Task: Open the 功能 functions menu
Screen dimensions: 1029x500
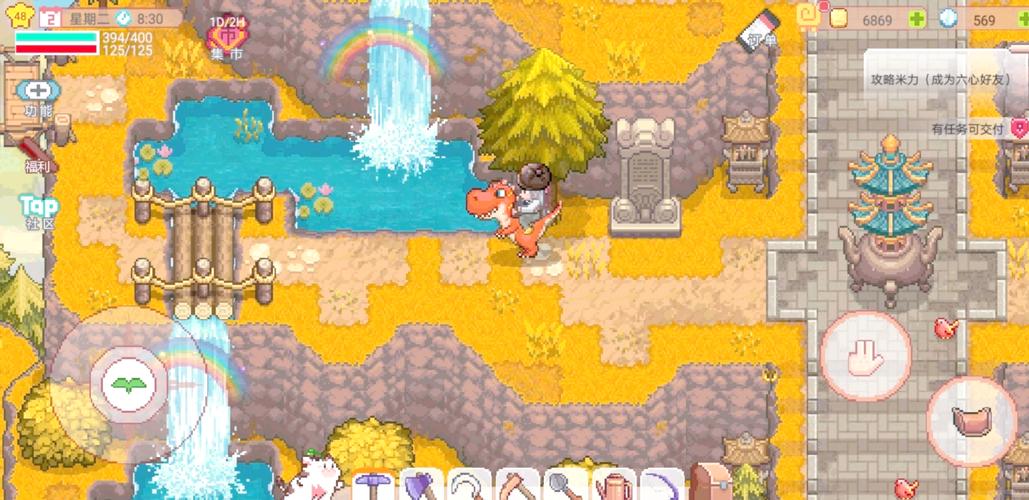Action: click(x=37, y=96)
